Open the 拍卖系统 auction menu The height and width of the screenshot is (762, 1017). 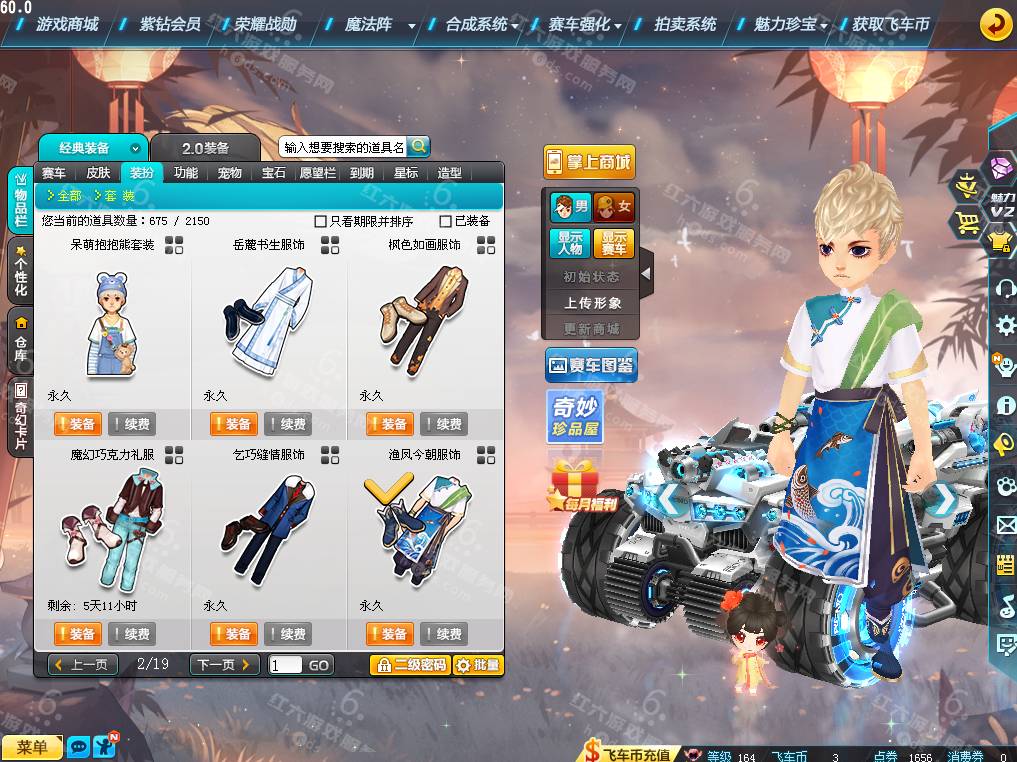pyautogui.click(x=685, y=24)
